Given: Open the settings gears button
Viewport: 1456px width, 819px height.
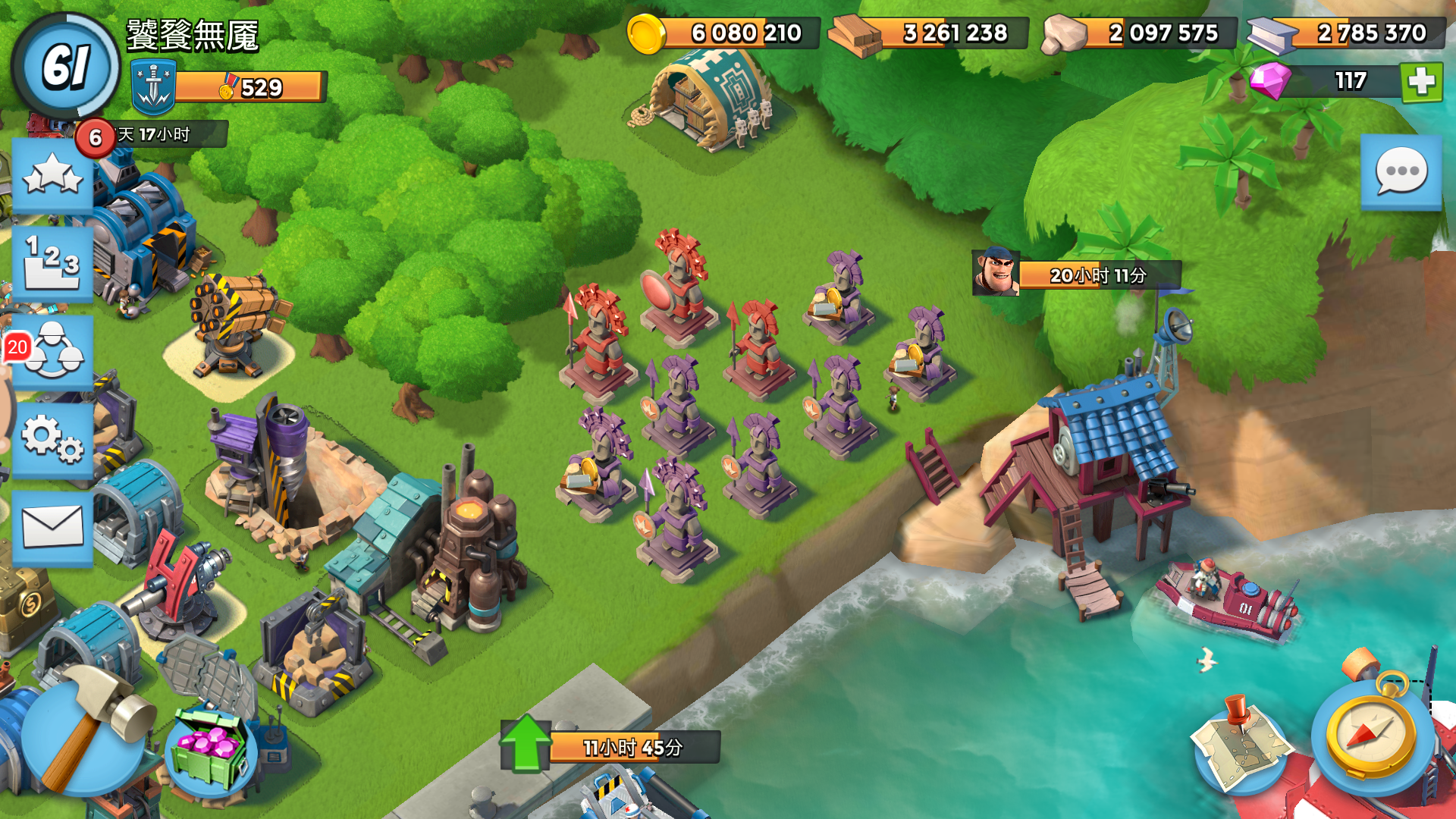Looking at the screenshot, I should 52,440.
